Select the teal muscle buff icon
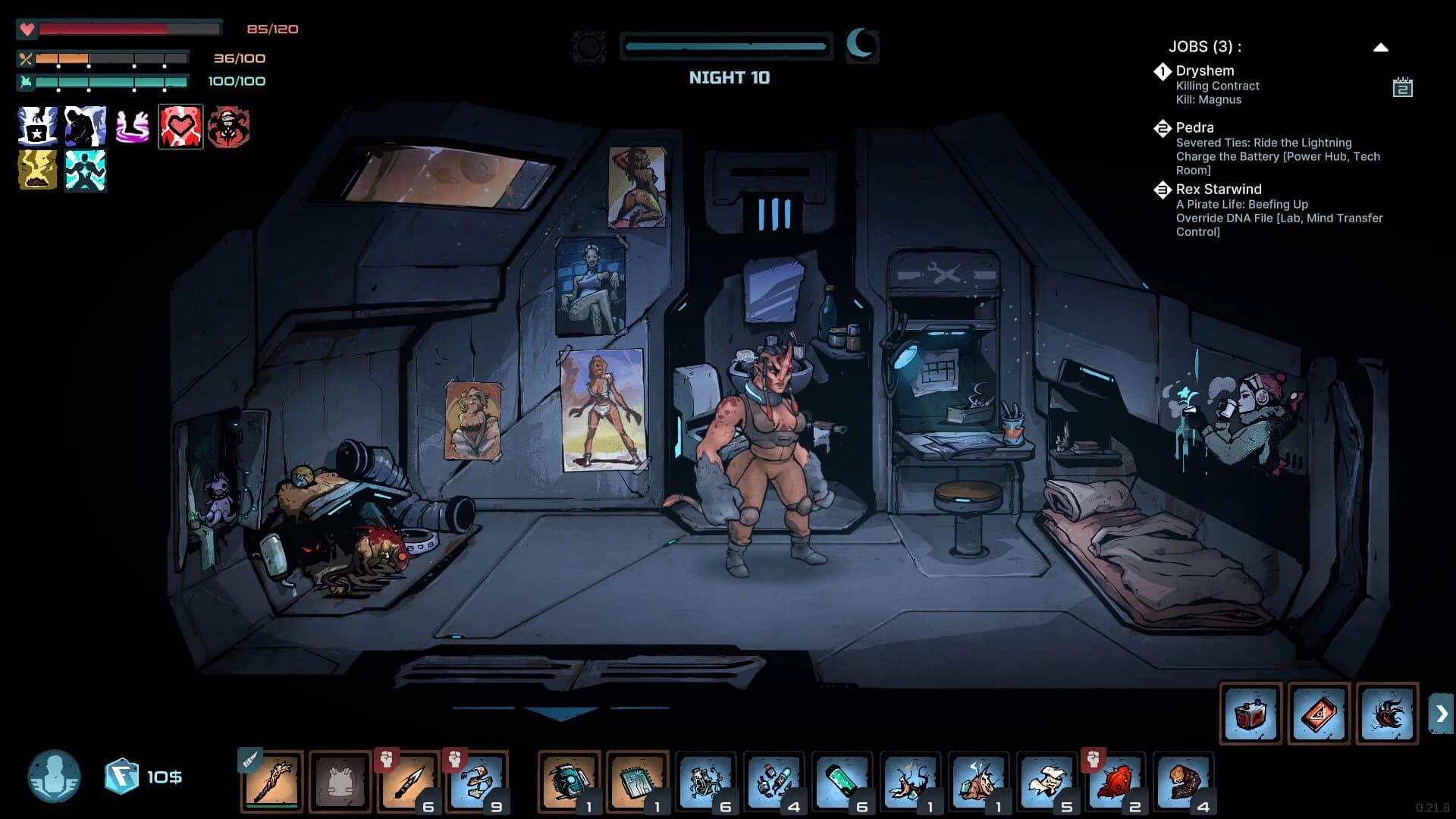 tap(85, 171)
